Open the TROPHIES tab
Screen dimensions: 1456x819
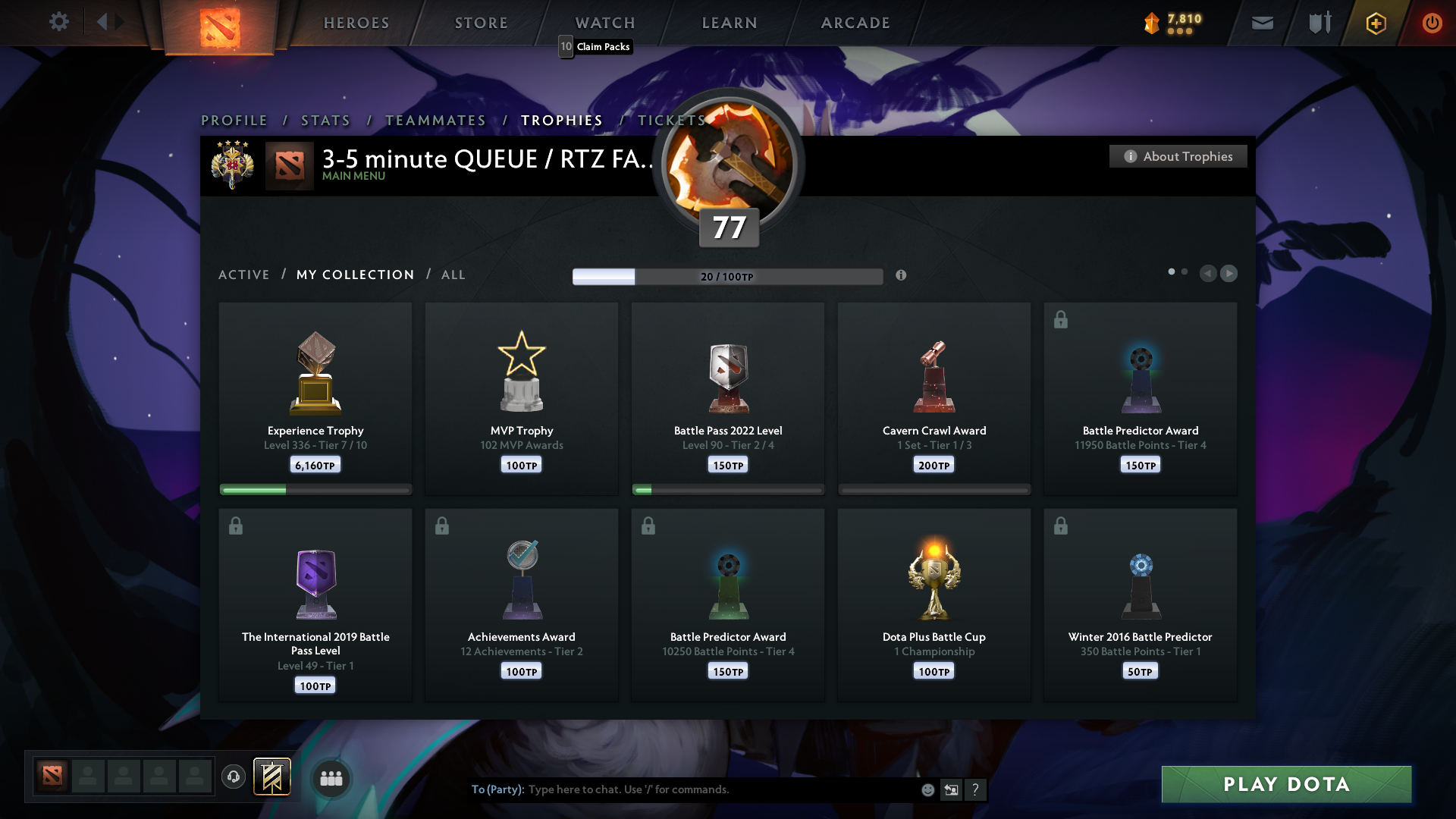561,120
